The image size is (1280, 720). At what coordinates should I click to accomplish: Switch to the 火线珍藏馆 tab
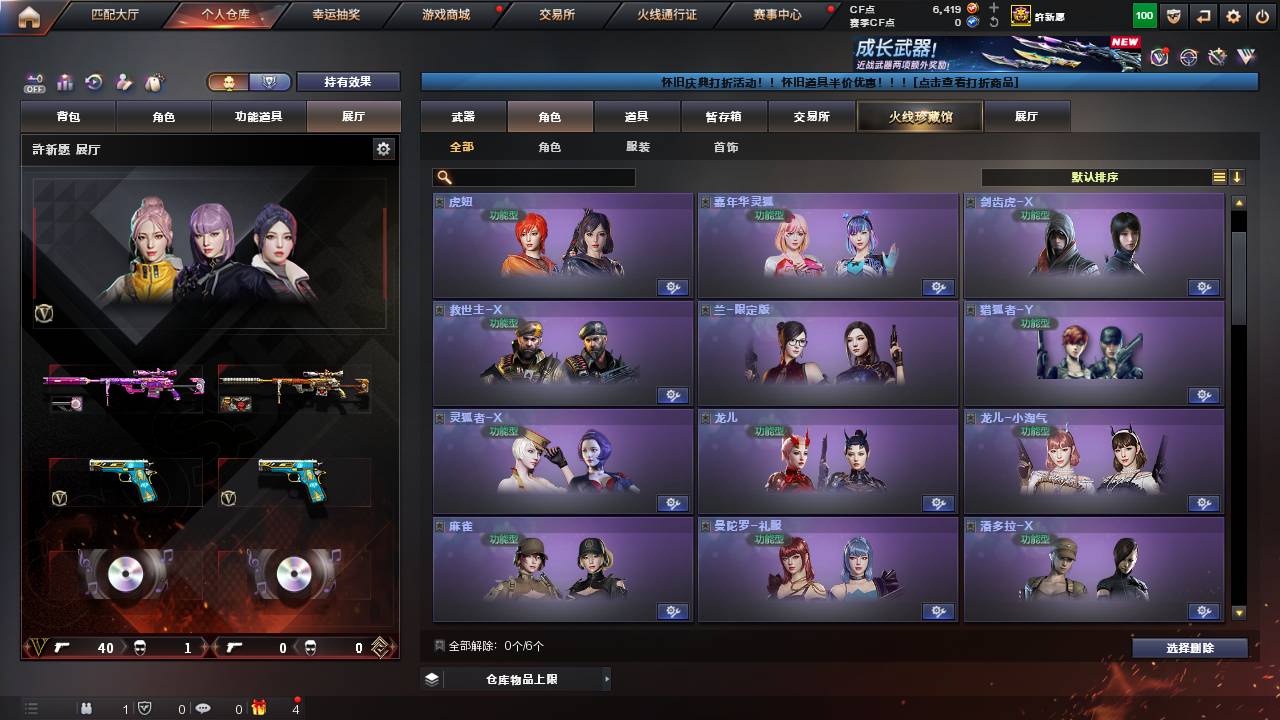[919, 116]
